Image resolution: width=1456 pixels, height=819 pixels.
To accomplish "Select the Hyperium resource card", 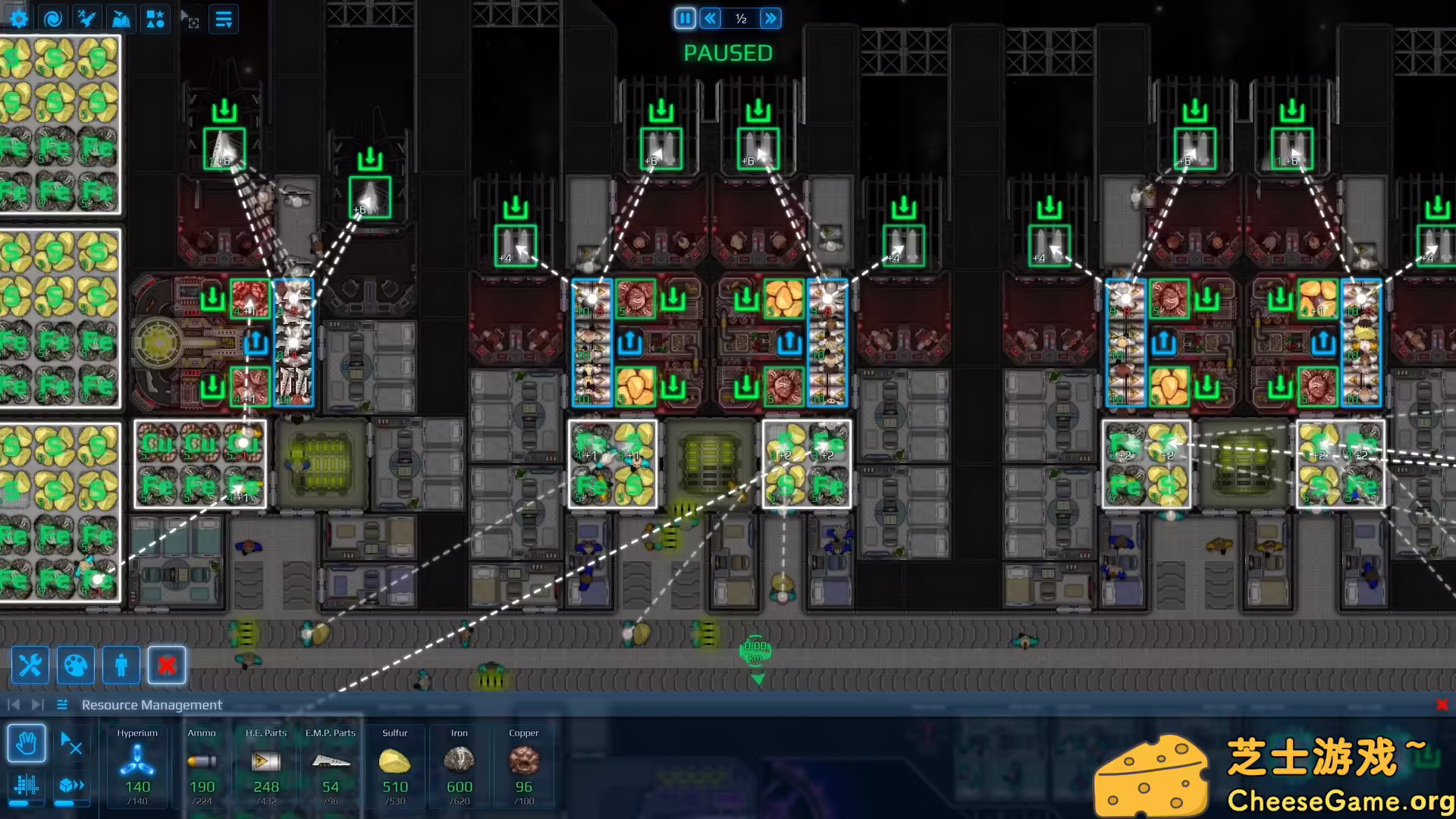I will tap(136, 766).
